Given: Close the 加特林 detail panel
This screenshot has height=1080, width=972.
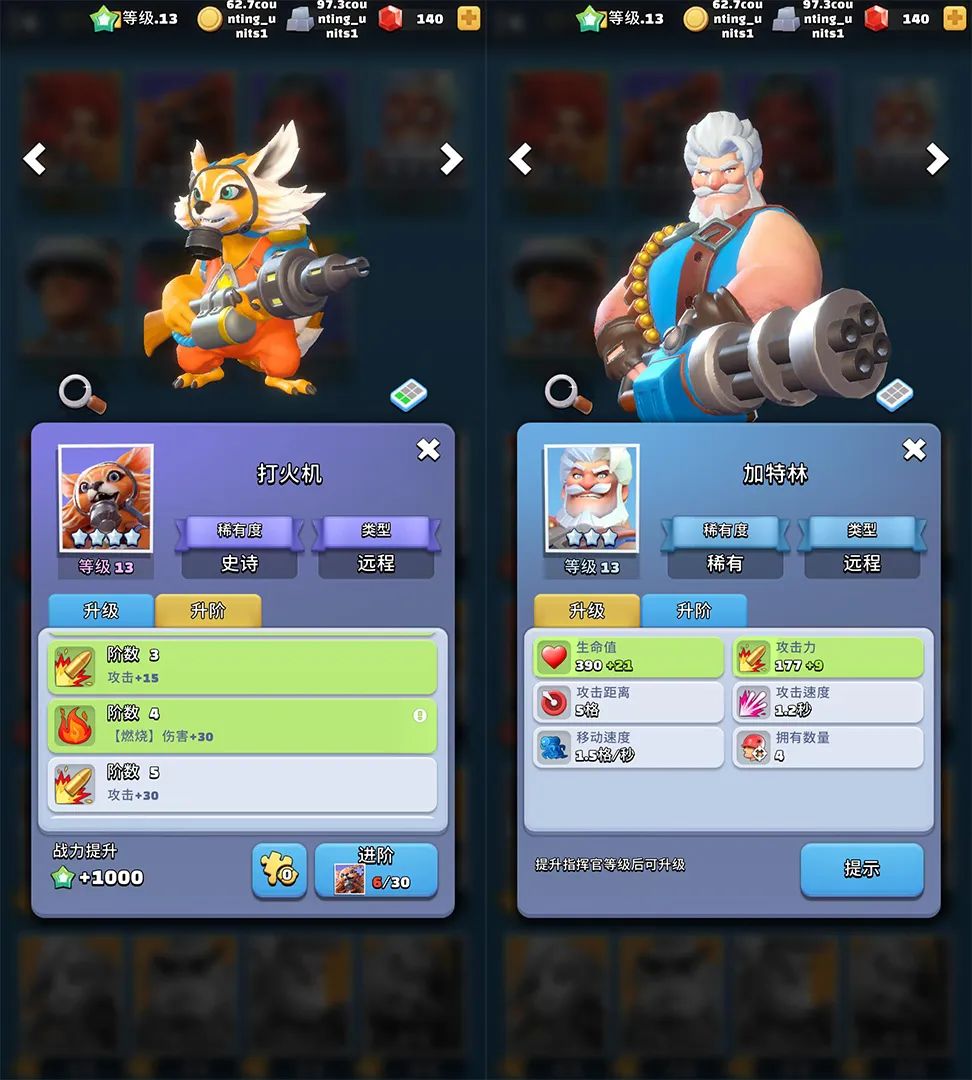Looking at the screenshot, I should 914,450.
